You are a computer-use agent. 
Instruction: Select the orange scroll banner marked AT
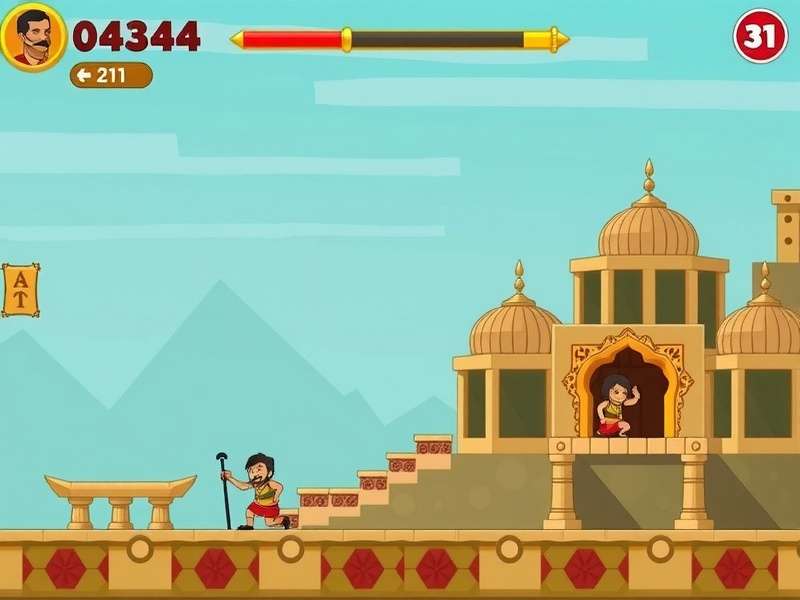20,290
